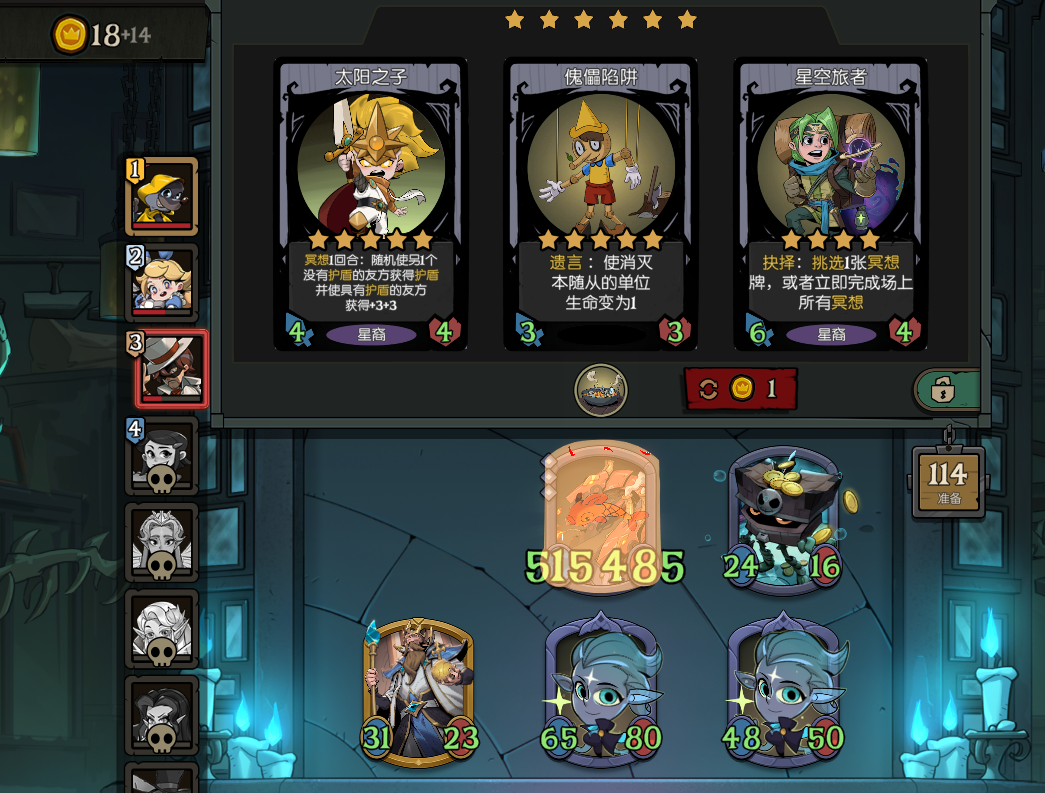The width and height of the screenshot is (1045, 793).
Task: Toggle the shop lock button
Action: 943,390
